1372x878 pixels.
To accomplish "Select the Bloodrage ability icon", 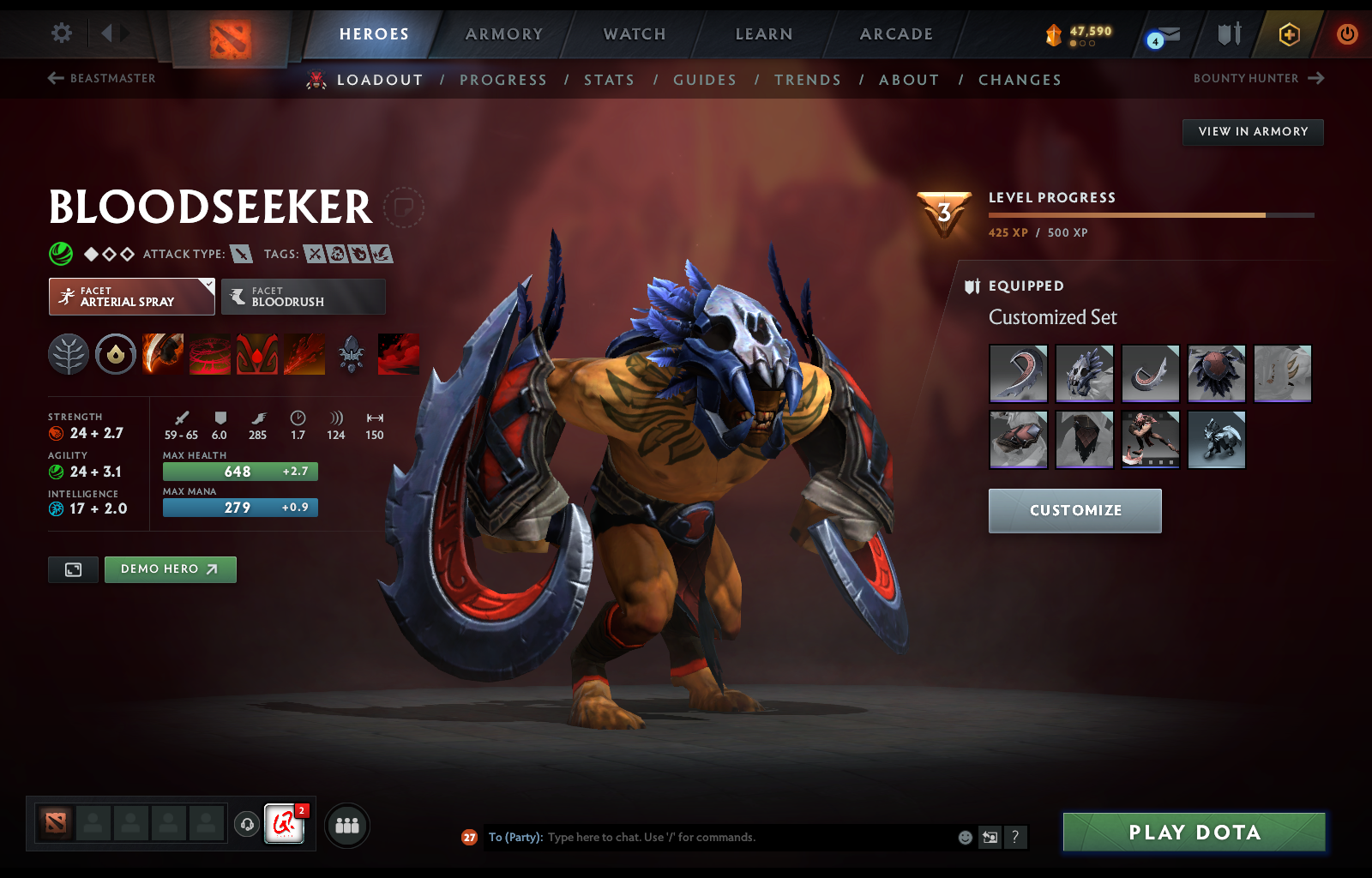I will point(162,354).
